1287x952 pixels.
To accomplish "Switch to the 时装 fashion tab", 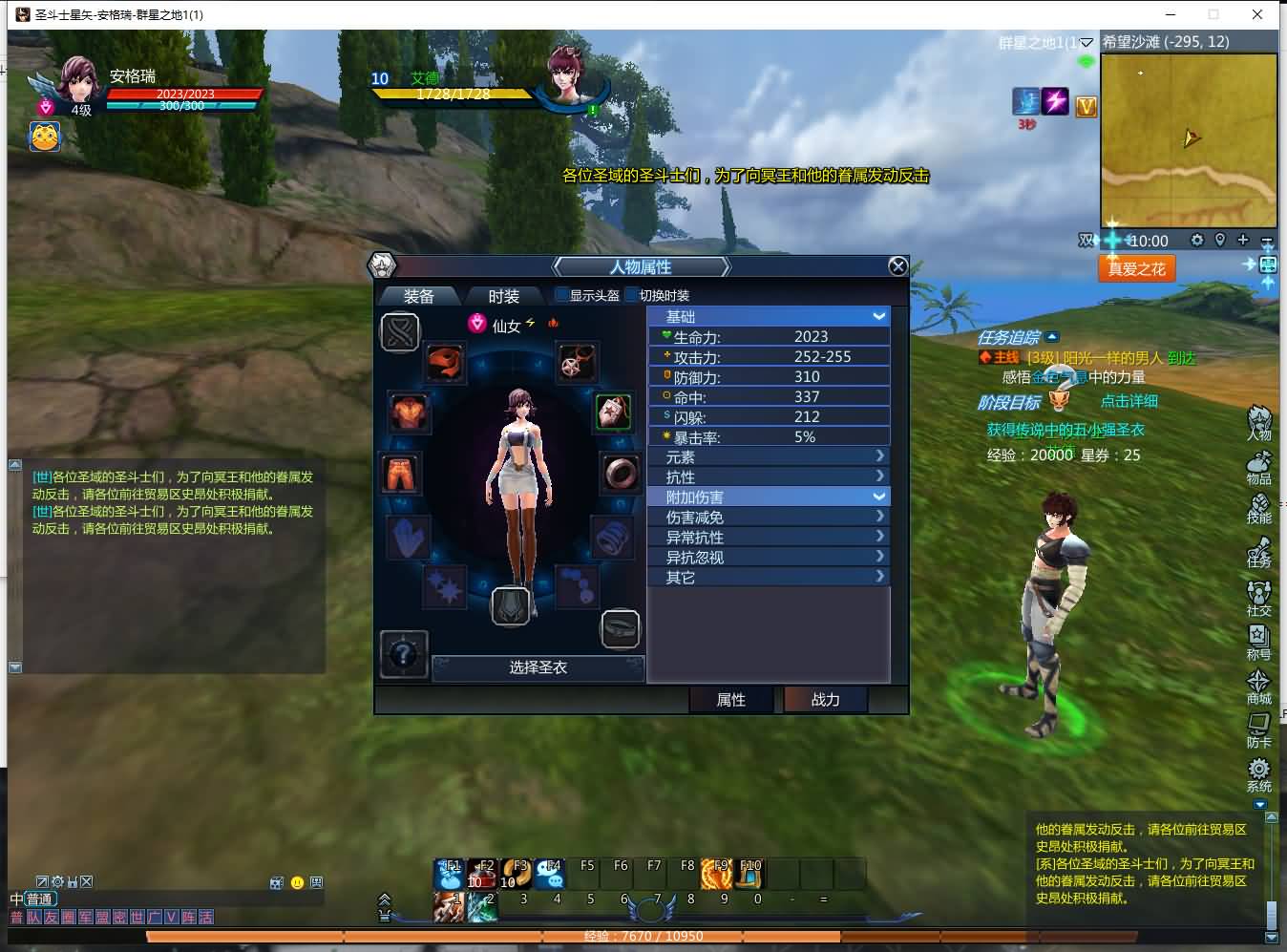I will pyautogui.click(x=503, y=296).
